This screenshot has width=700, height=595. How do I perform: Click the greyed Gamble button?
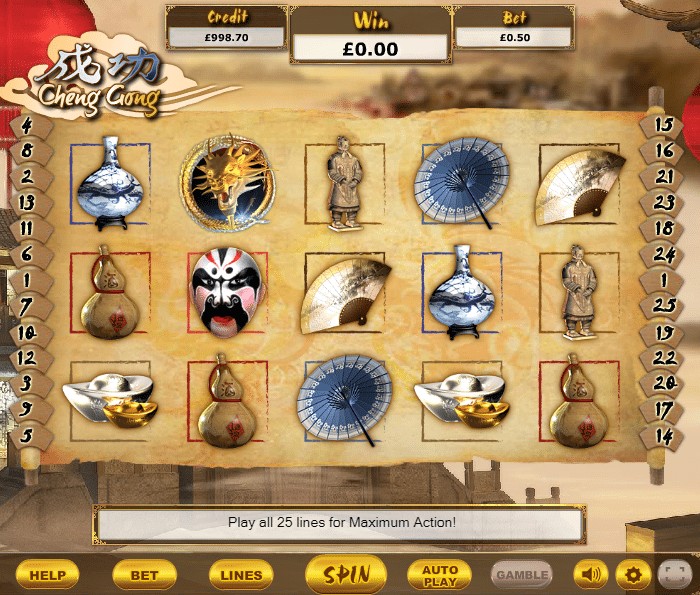pos(522,575)
